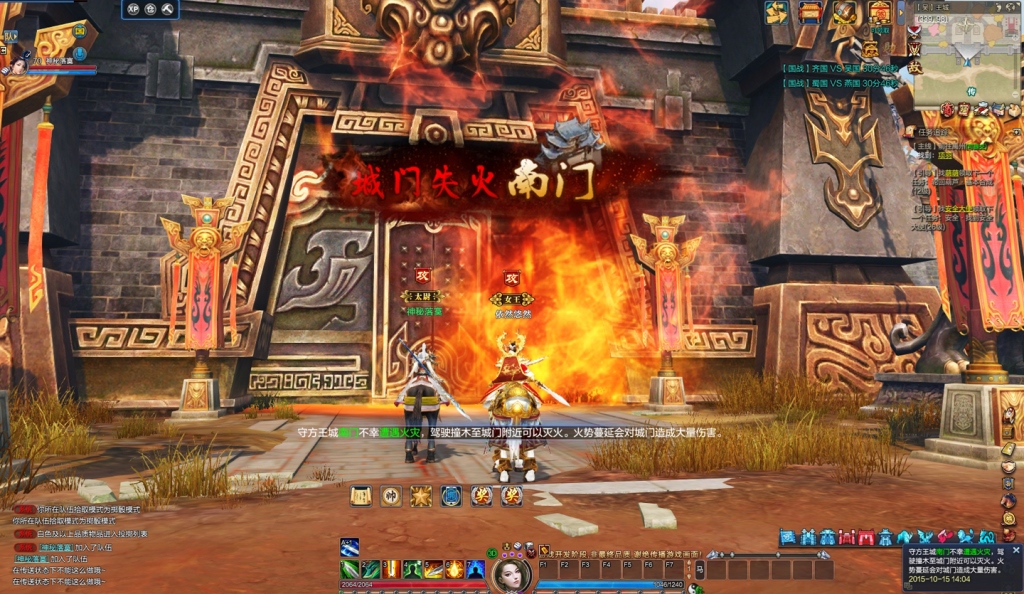
Task: Open the treasure chest with sword icon
Action: [x=845, y=12]
